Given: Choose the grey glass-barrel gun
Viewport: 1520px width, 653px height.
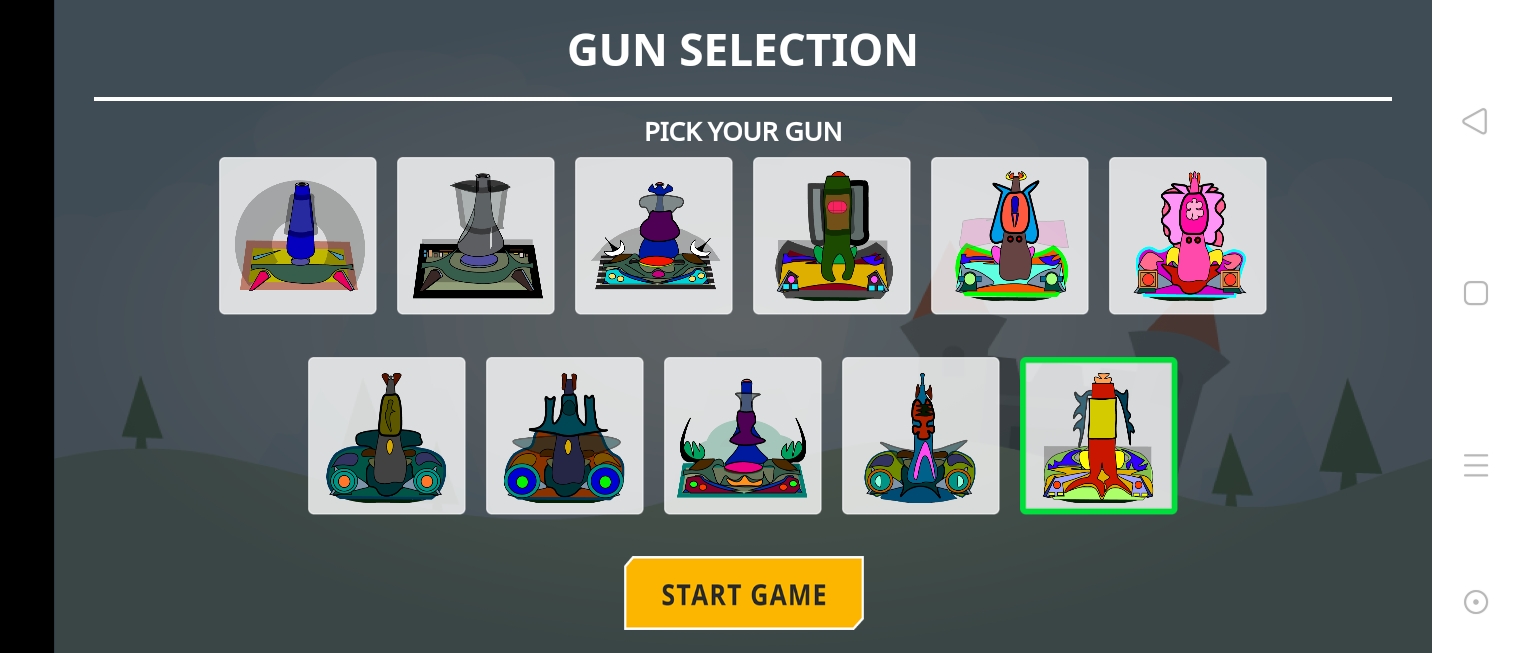Looking at the screenshot, I should [x=476, y=236].
